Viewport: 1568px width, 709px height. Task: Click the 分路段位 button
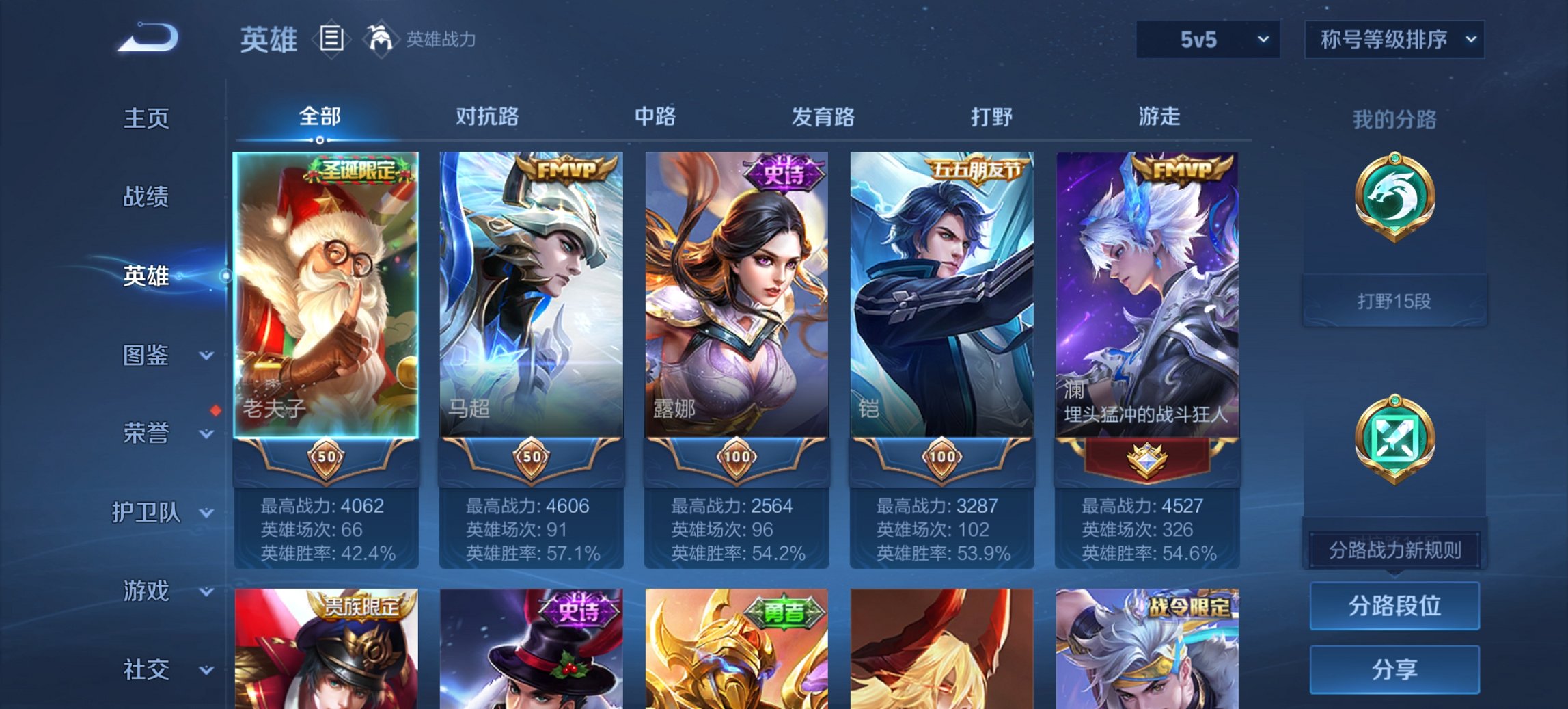point(1394,606)
